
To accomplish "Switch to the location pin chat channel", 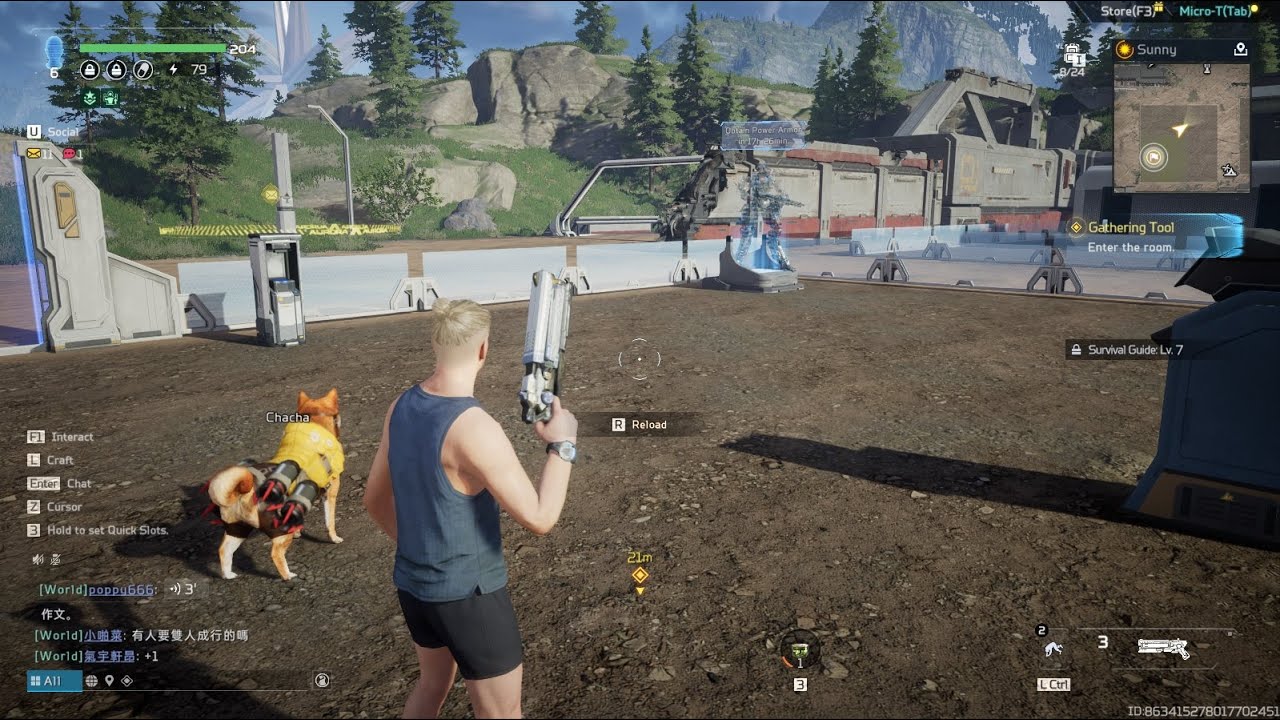I will click(x=109, y=680).
